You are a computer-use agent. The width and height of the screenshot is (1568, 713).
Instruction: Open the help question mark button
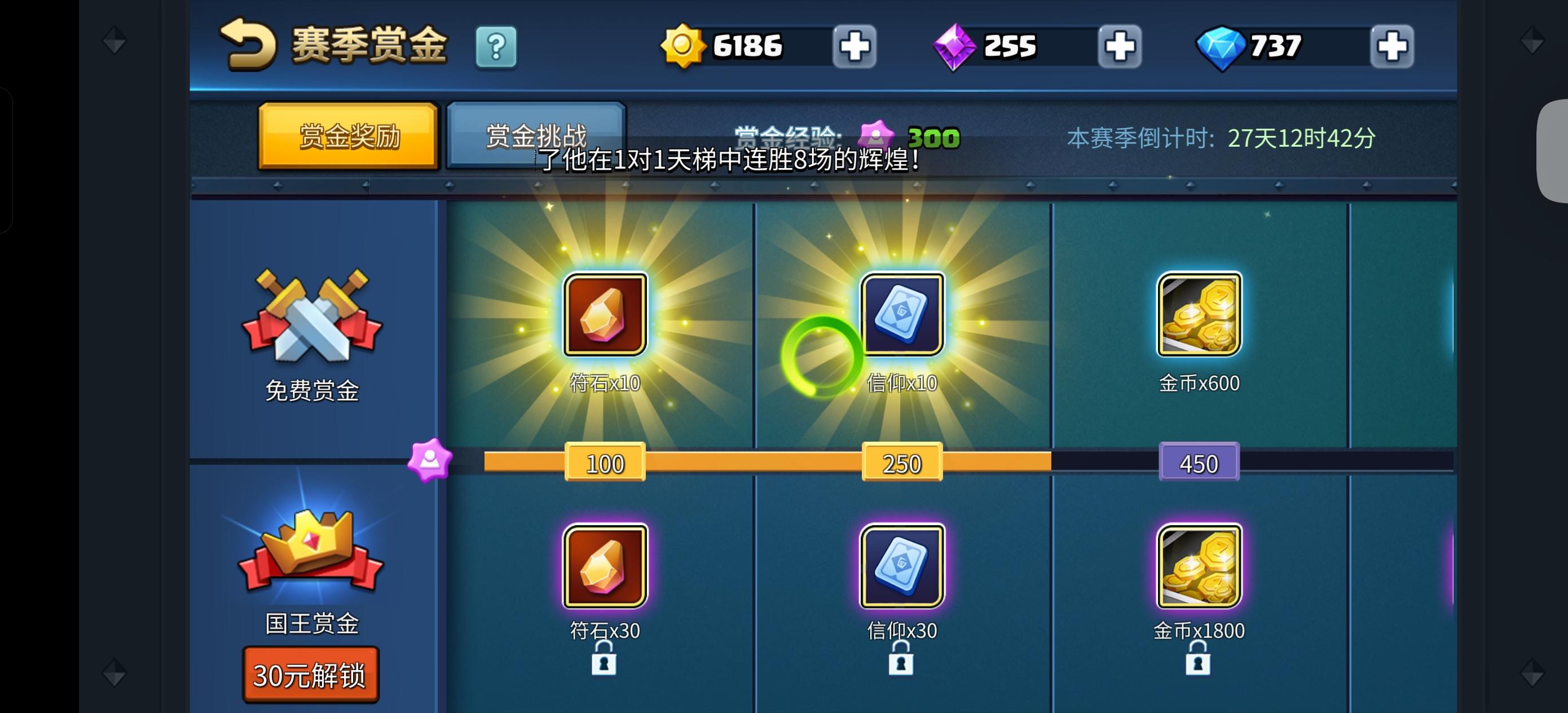[x=497, y=46]
